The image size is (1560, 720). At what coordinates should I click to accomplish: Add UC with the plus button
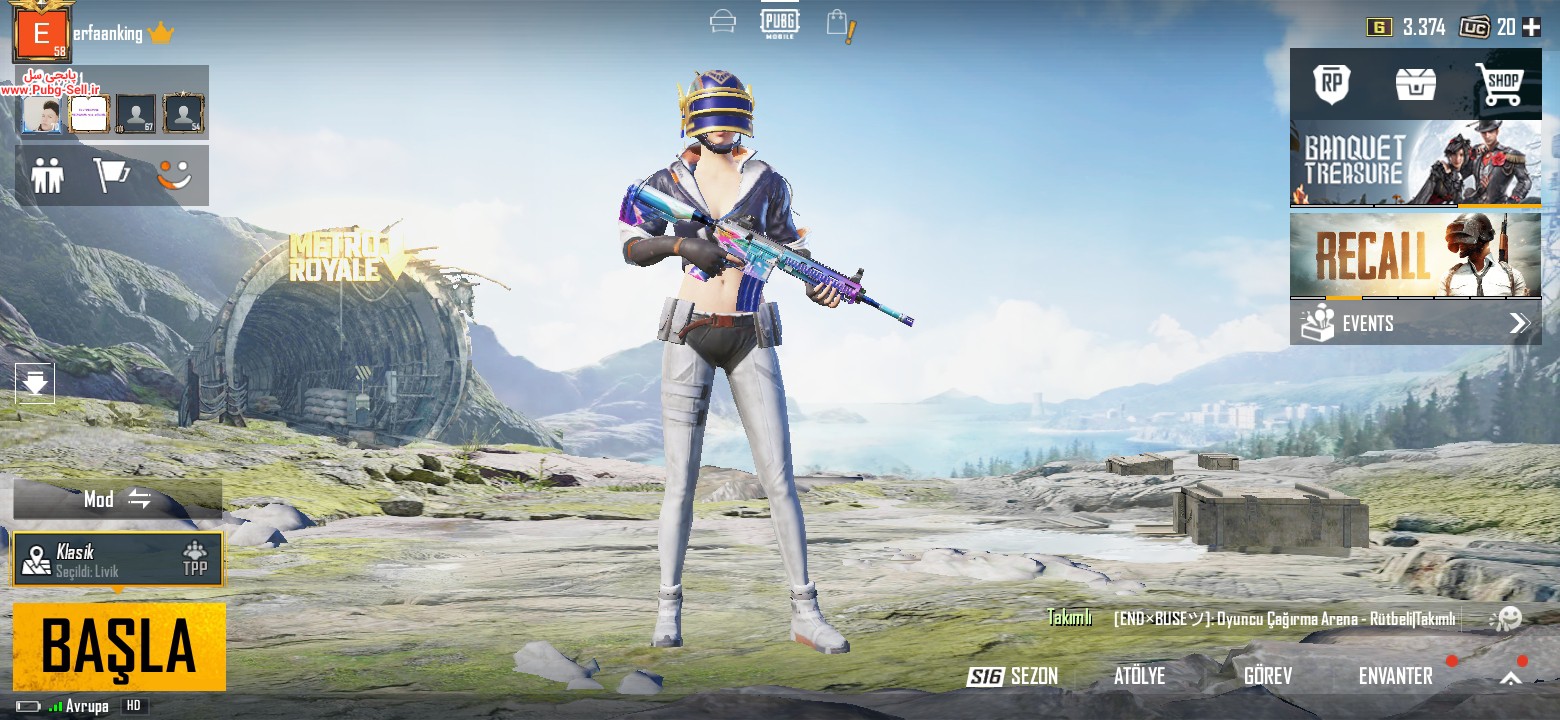(x=1531, y=27)
